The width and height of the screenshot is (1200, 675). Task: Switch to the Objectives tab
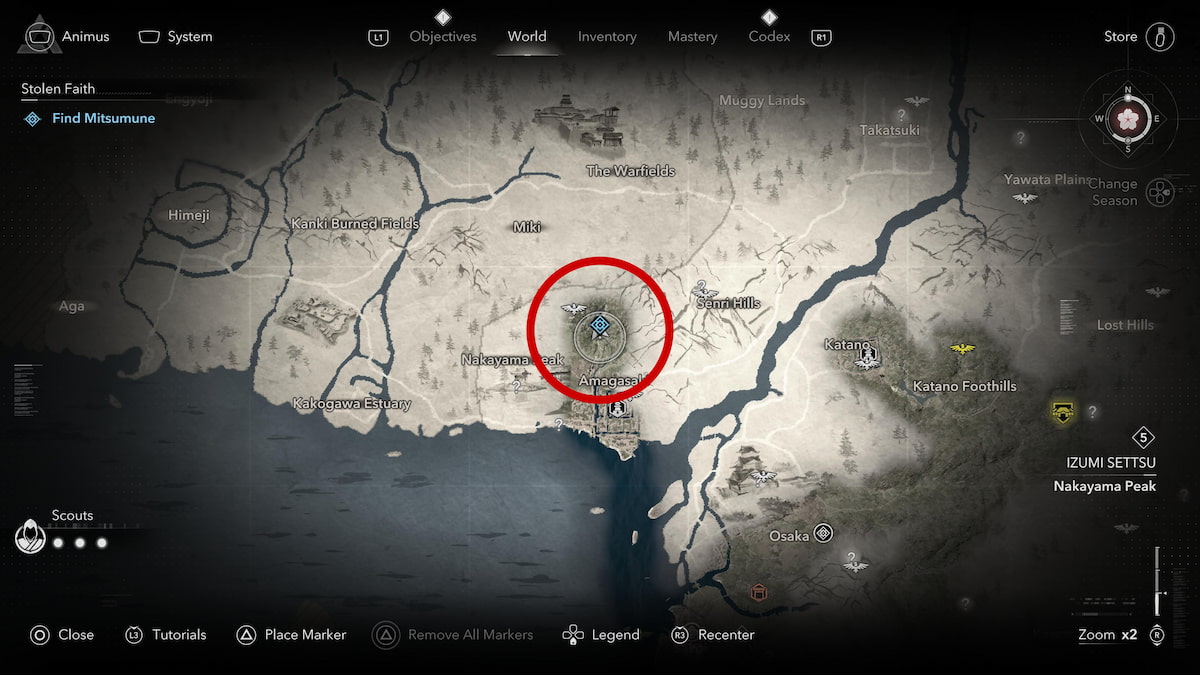[x=443, y=37]
